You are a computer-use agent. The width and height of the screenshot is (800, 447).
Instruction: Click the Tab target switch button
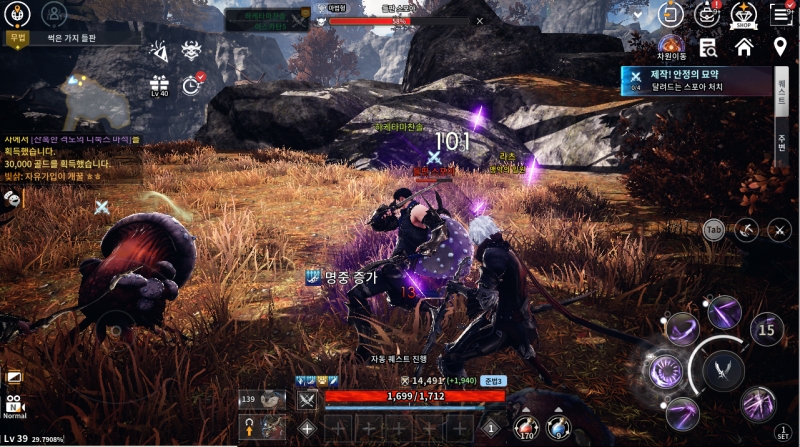713,229
